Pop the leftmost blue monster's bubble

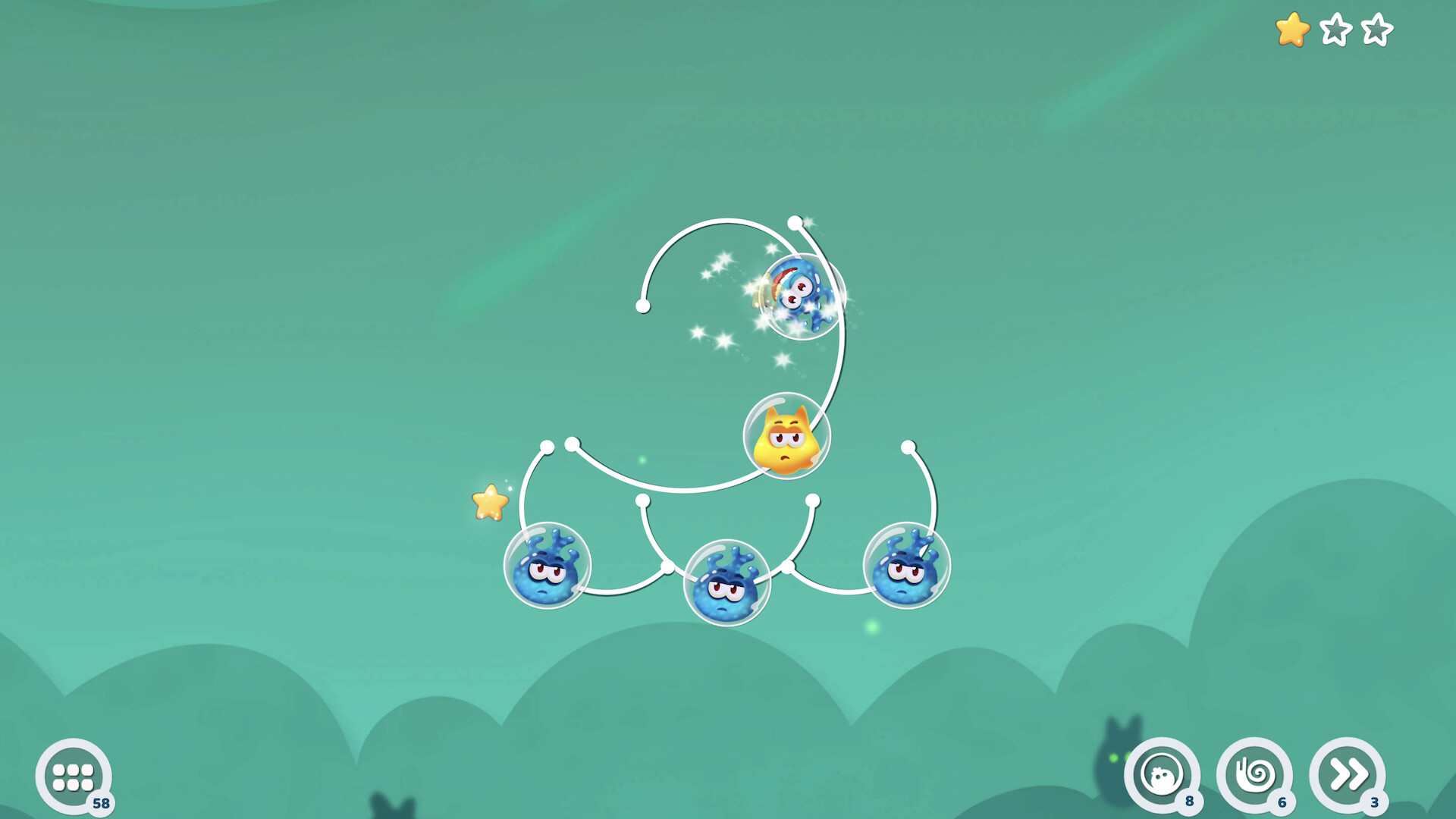pos(548,565)
